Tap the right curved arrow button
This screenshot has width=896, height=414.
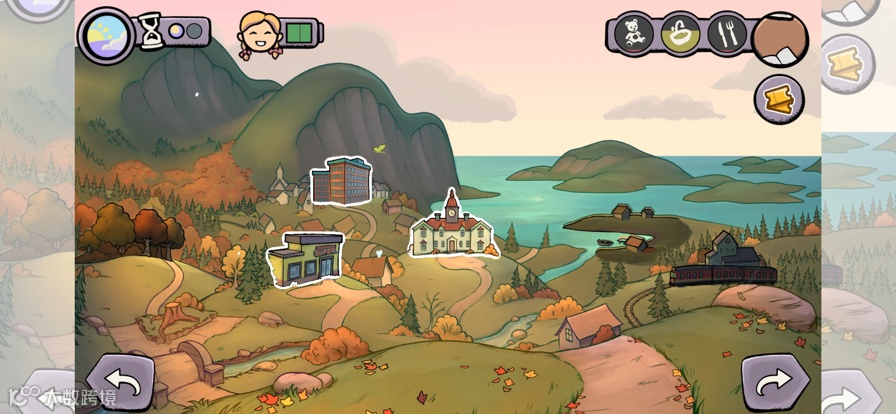point(774,382)
